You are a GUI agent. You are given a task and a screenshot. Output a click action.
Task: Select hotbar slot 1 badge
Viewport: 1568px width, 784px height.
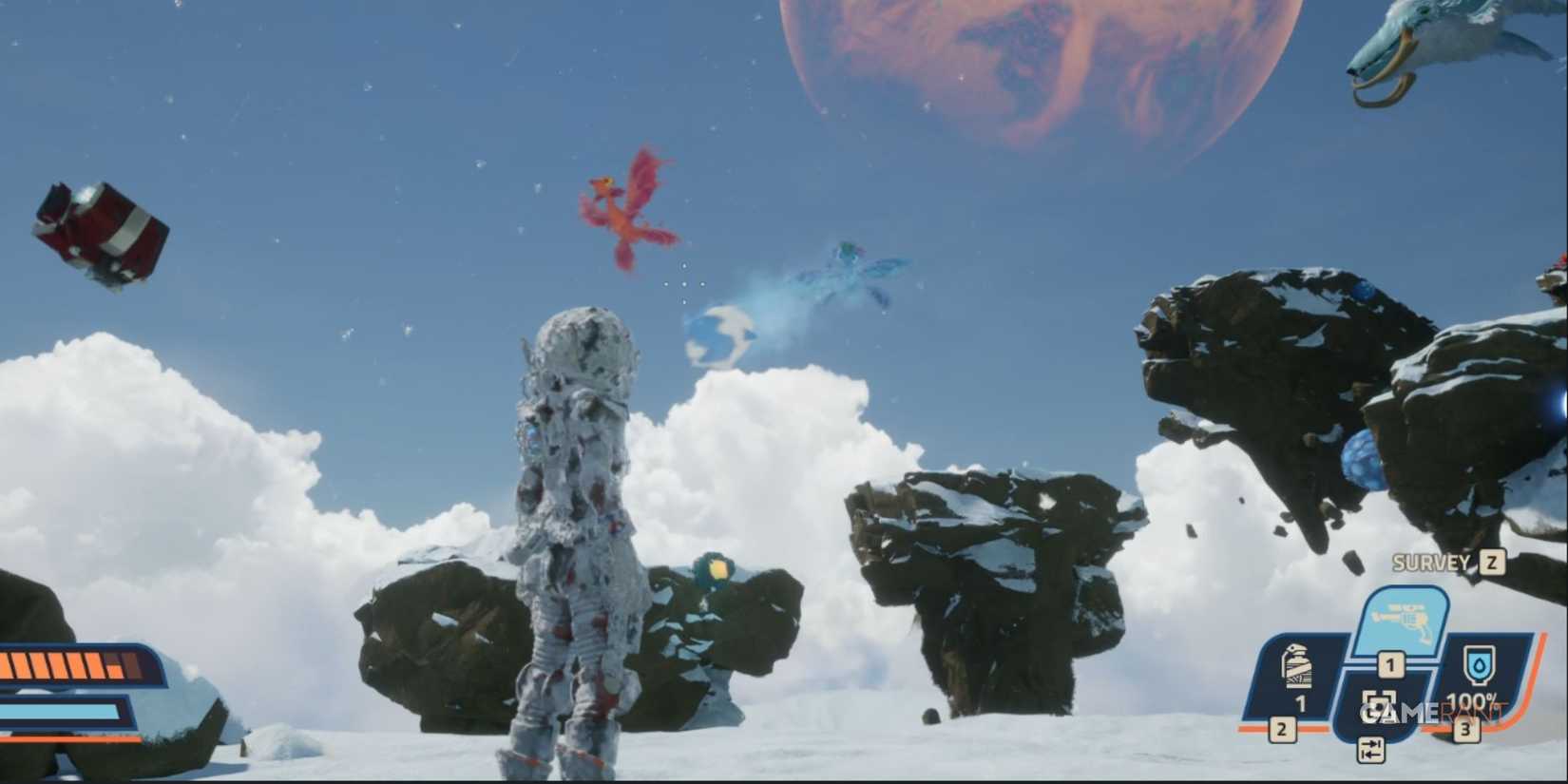1391,664
